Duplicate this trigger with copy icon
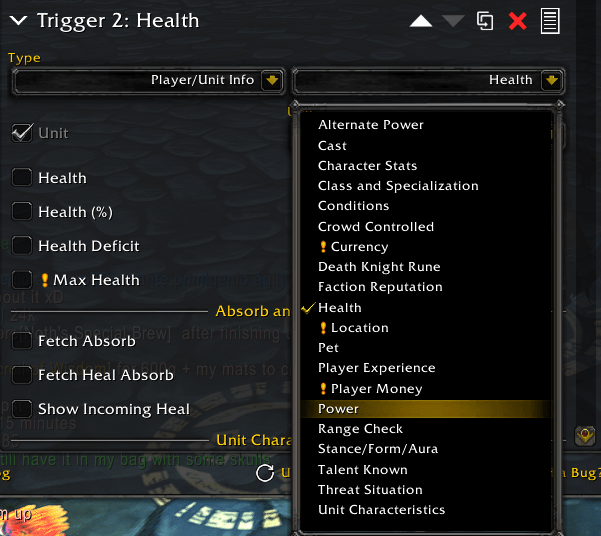Screen dimensions: 601x536 point(485,21)
